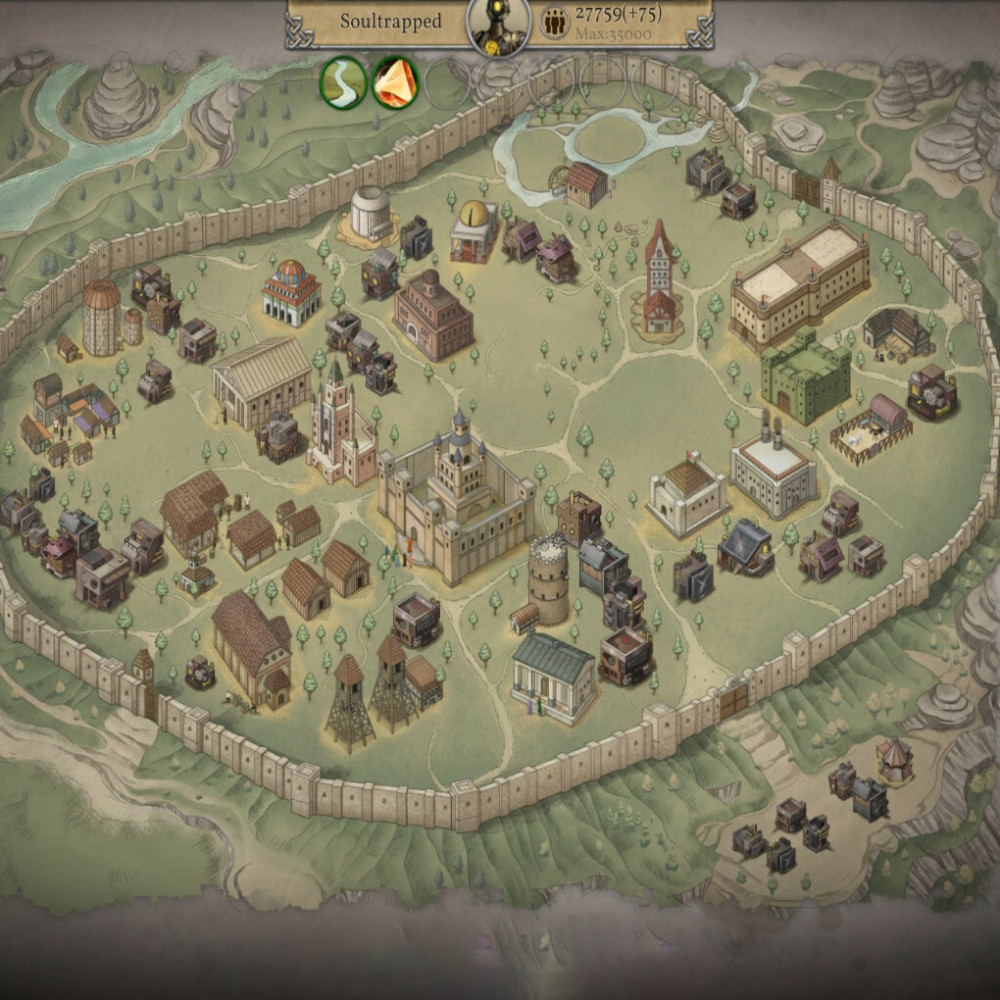The height and width of the screenshot is (1000, 1000).
Task: Select the river terrain feature icon
Action: pos(343,82)
